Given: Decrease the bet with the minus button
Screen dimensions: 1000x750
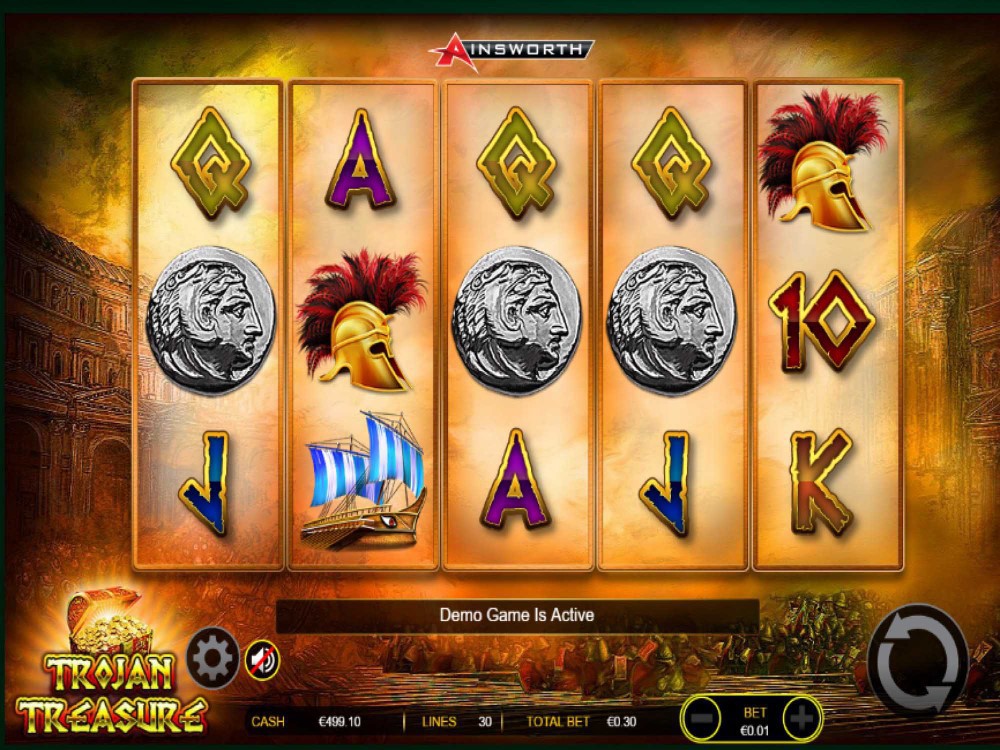Looking at the screenshot, I should click(704, 718).
